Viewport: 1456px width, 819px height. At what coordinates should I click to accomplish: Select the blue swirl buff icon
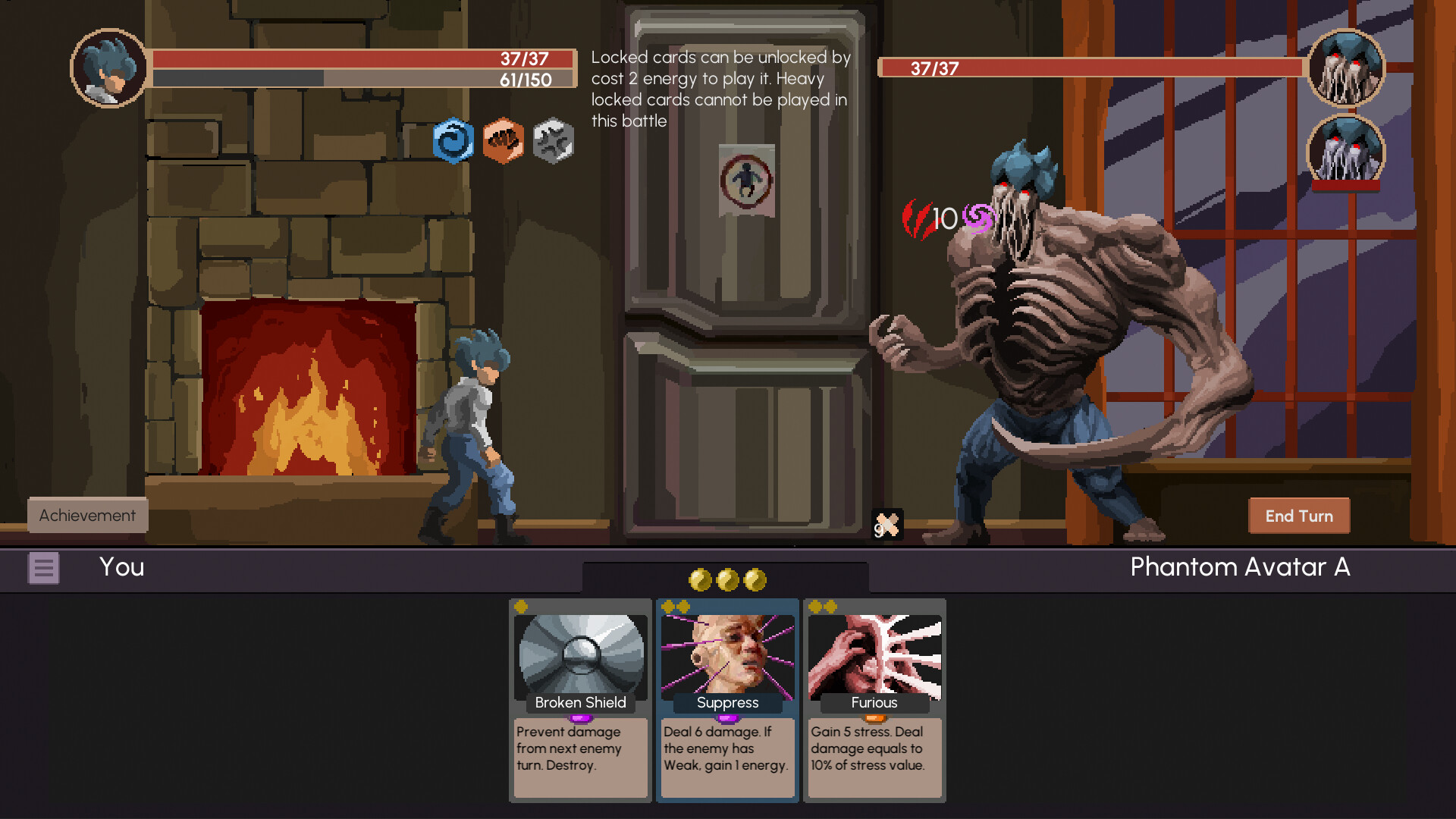(x=454, y=140)
